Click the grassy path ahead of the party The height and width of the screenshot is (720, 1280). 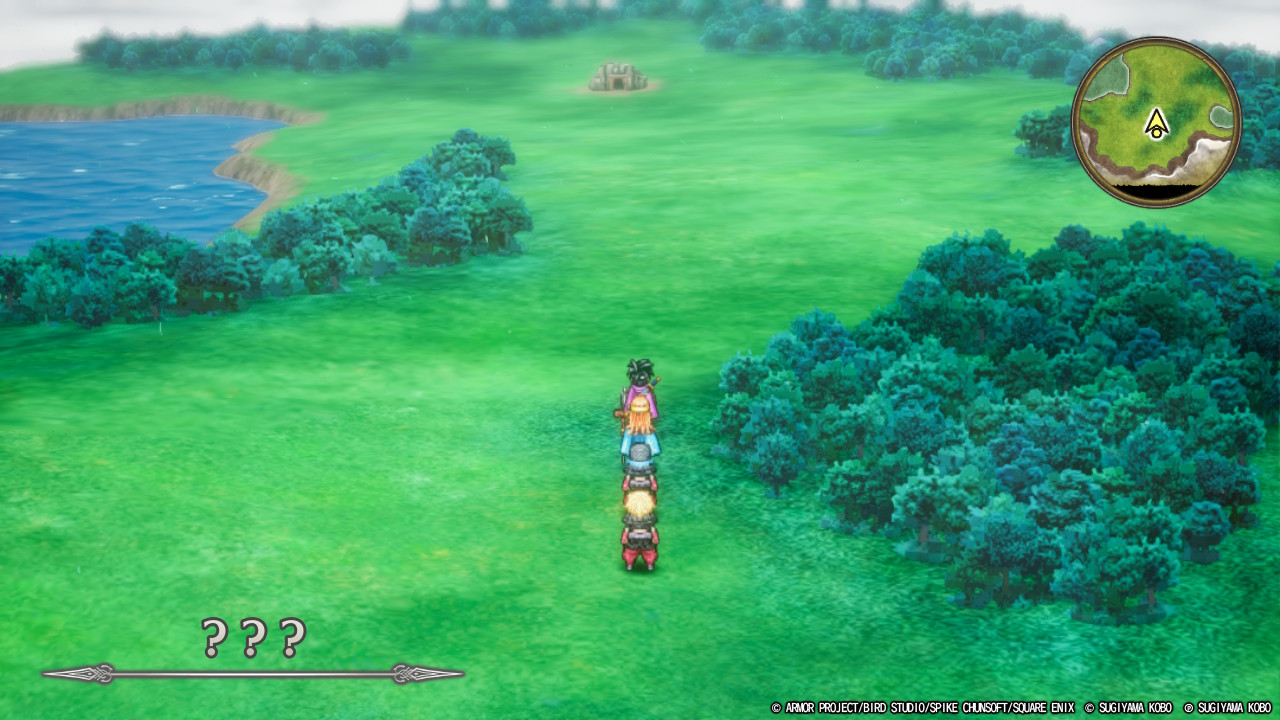[640, 300]
